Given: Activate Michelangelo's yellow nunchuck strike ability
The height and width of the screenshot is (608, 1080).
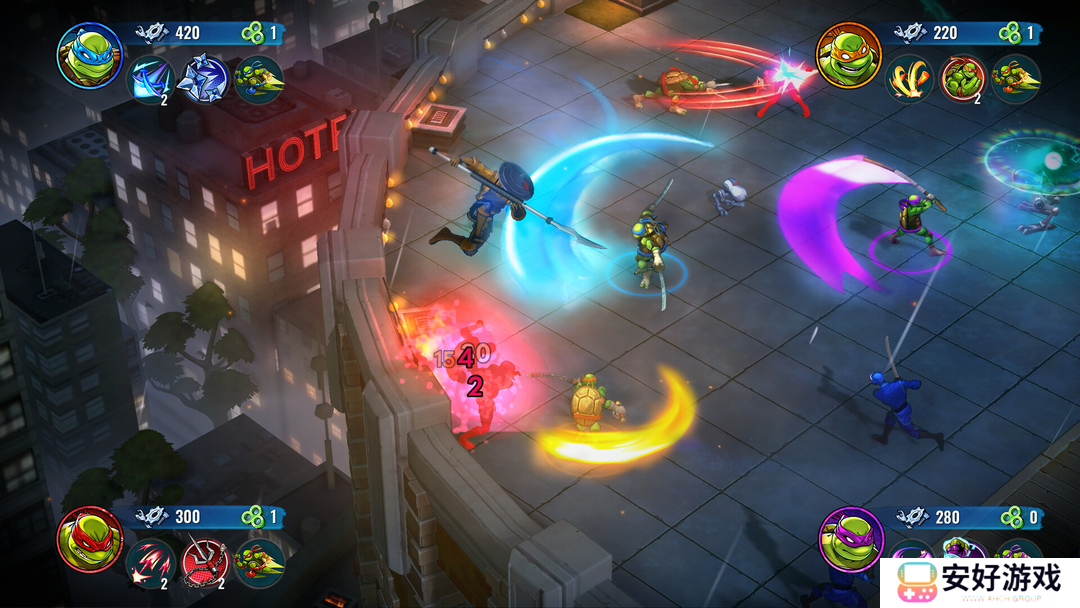Looking at the screenshot, I should (x=909, y=80).
